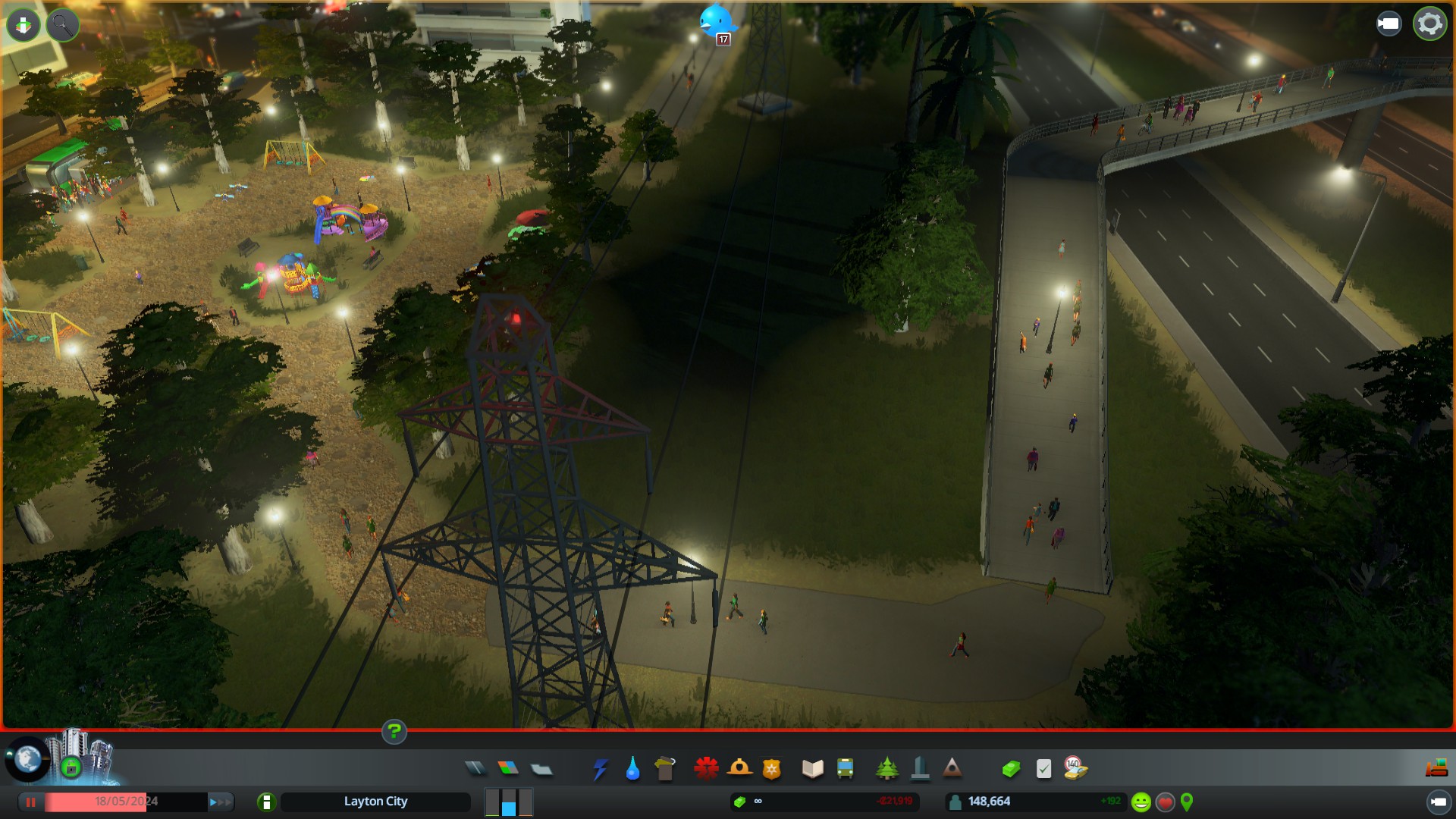Choose the Parks pine tree icon
Screen dimensions: 1456x819
(x=886, y=769)
